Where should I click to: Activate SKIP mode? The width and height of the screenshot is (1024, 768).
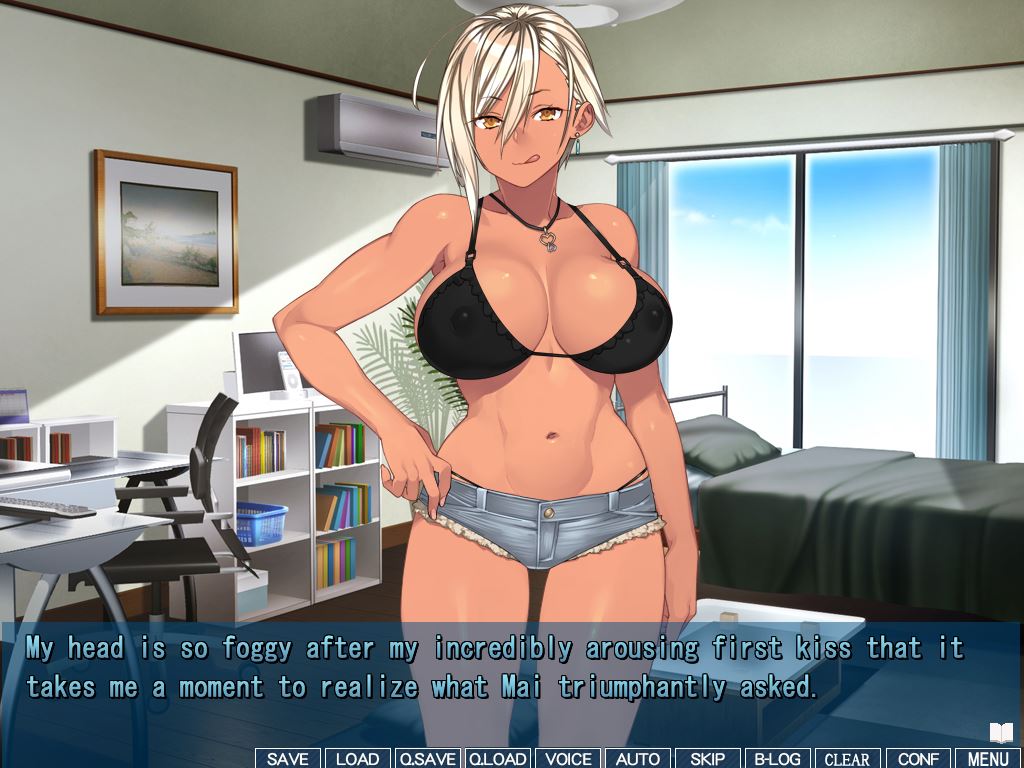pyautogui.click(x=707, y=759)
